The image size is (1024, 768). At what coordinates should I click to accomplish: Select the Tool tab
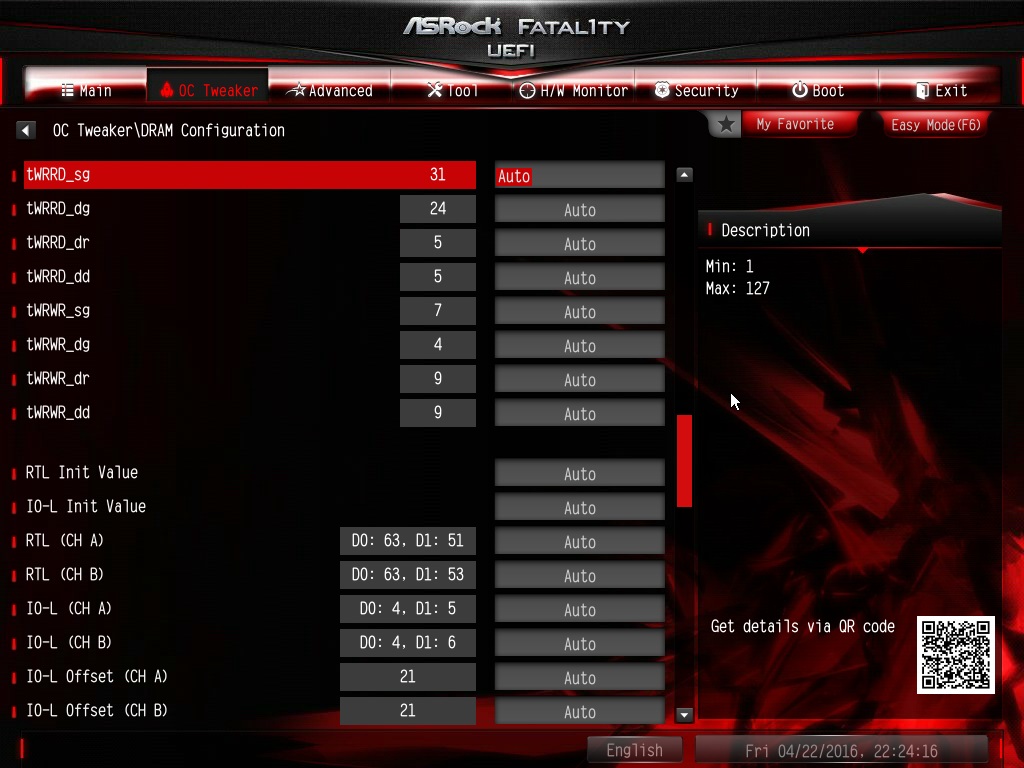click(452, 90)
